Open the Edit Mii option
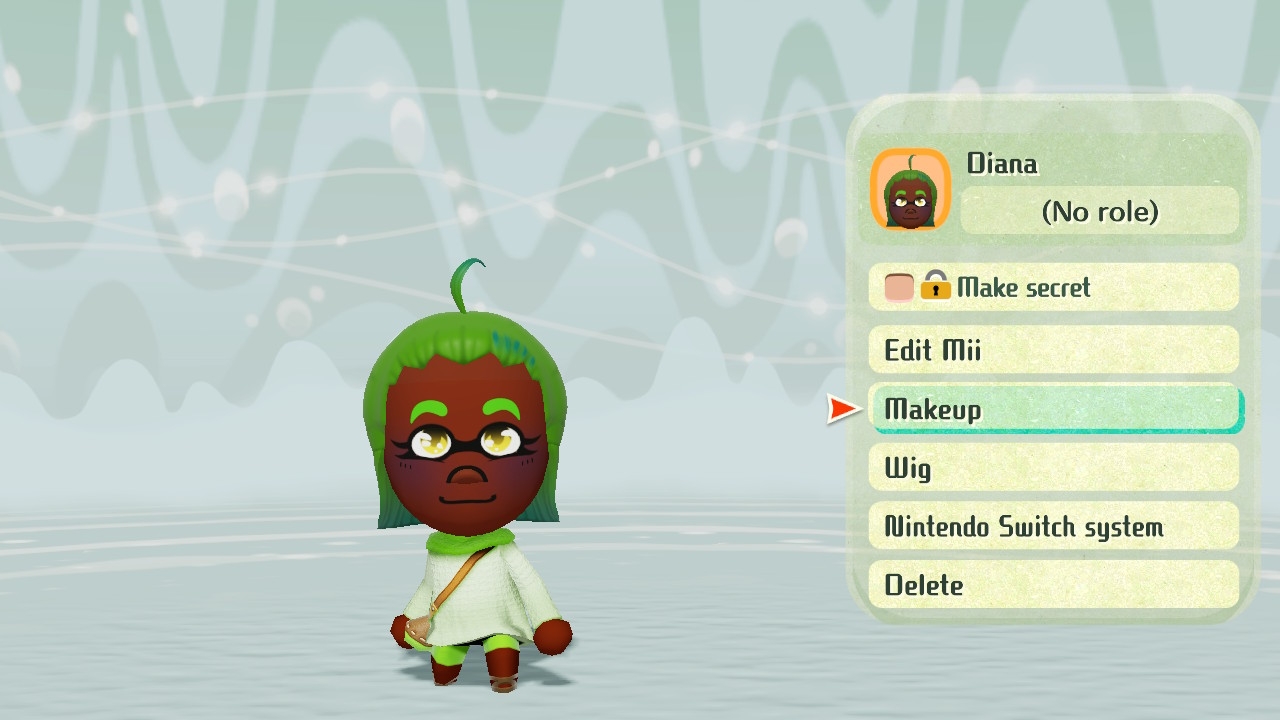 tap(1053, 350)
